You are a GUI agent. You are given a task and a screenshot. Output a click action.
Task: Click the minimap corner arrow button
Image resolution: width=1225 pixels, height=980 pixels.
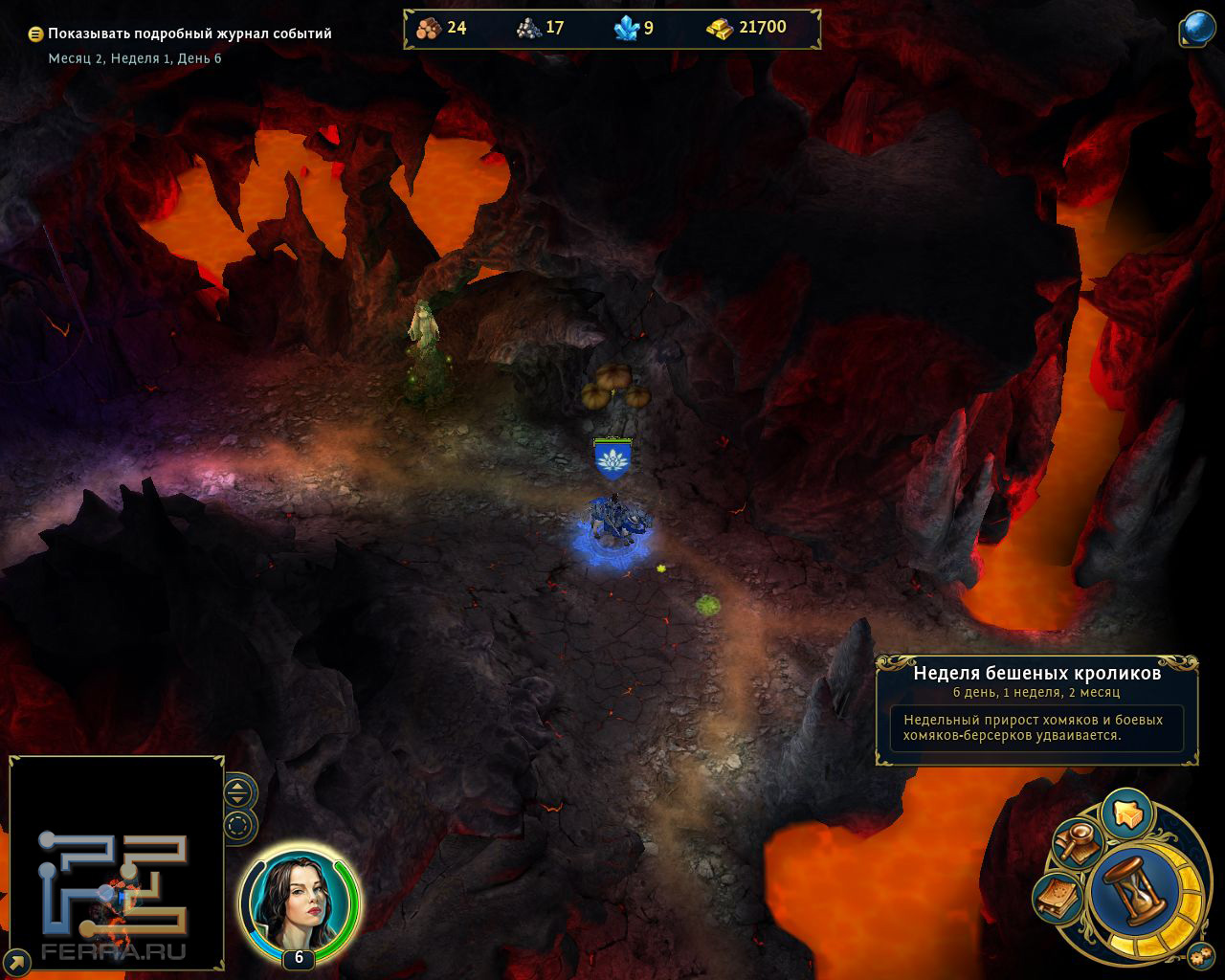click(16, 960)
